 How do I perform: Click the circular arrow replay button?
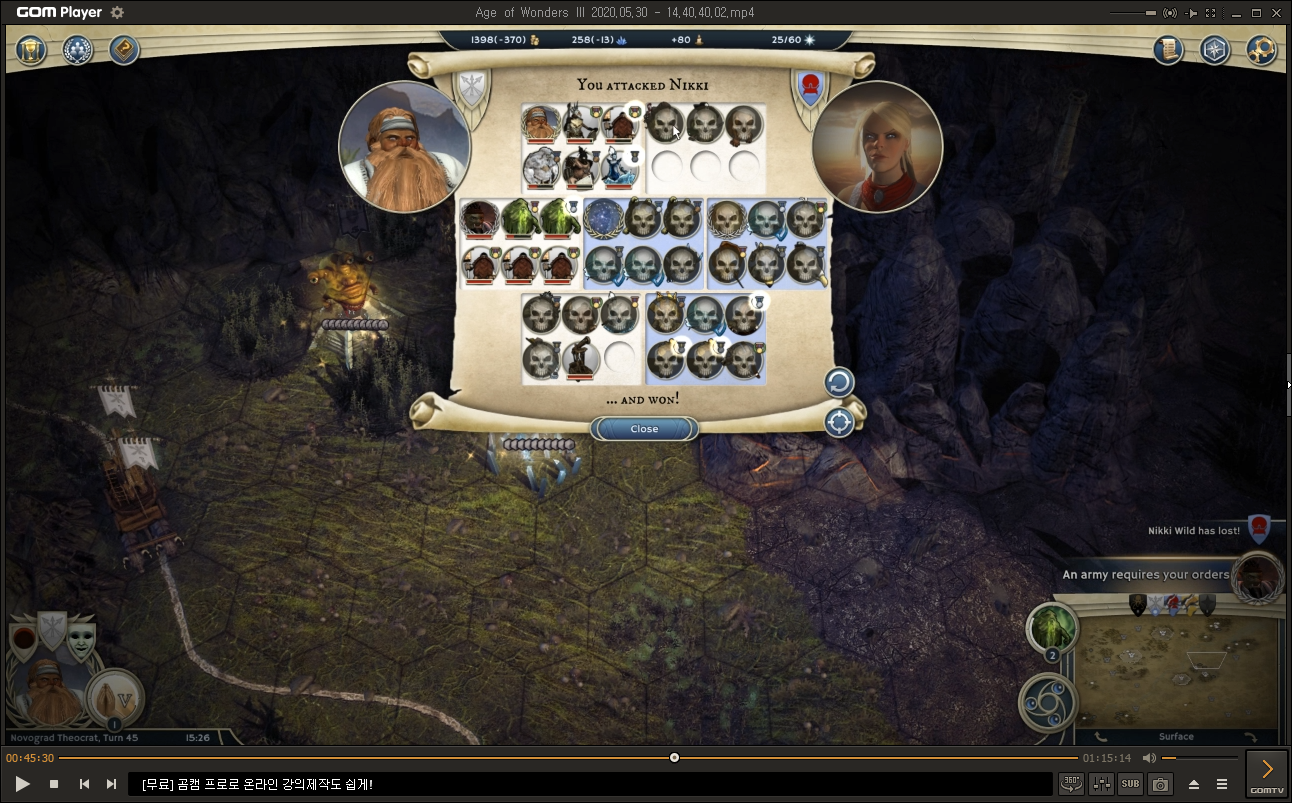838,382
